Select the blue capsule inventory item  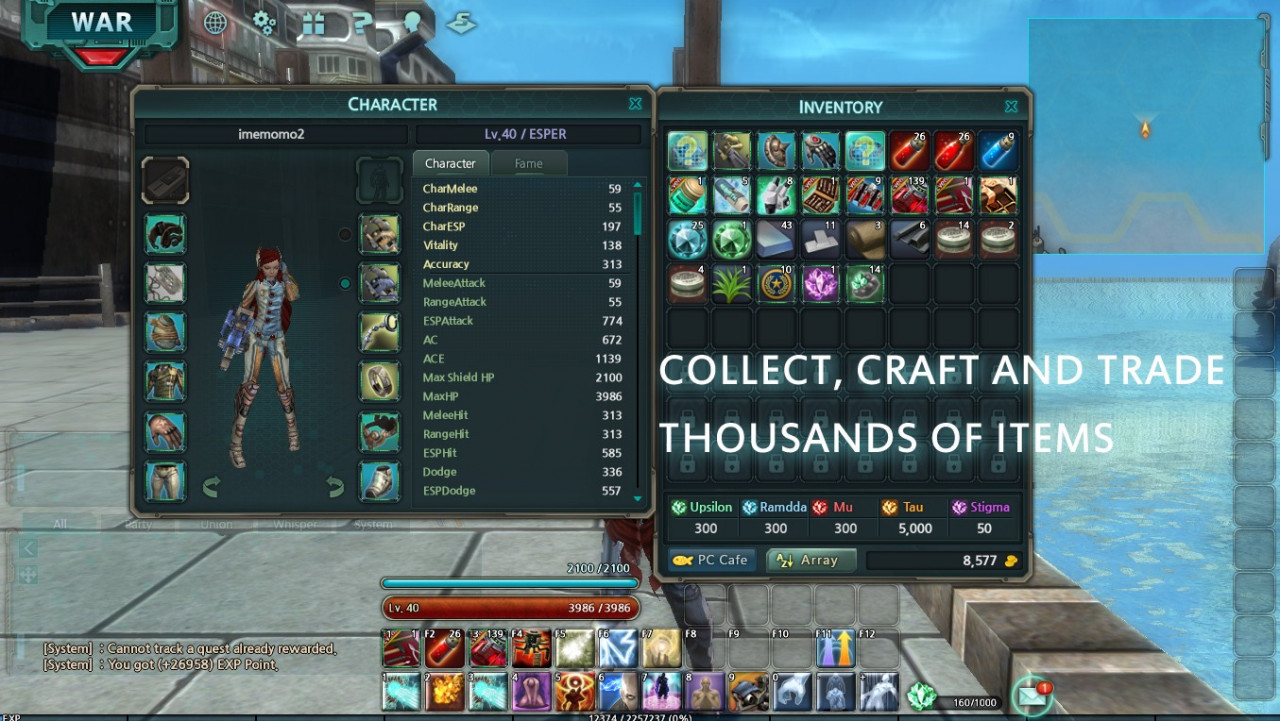coord(997,151)
